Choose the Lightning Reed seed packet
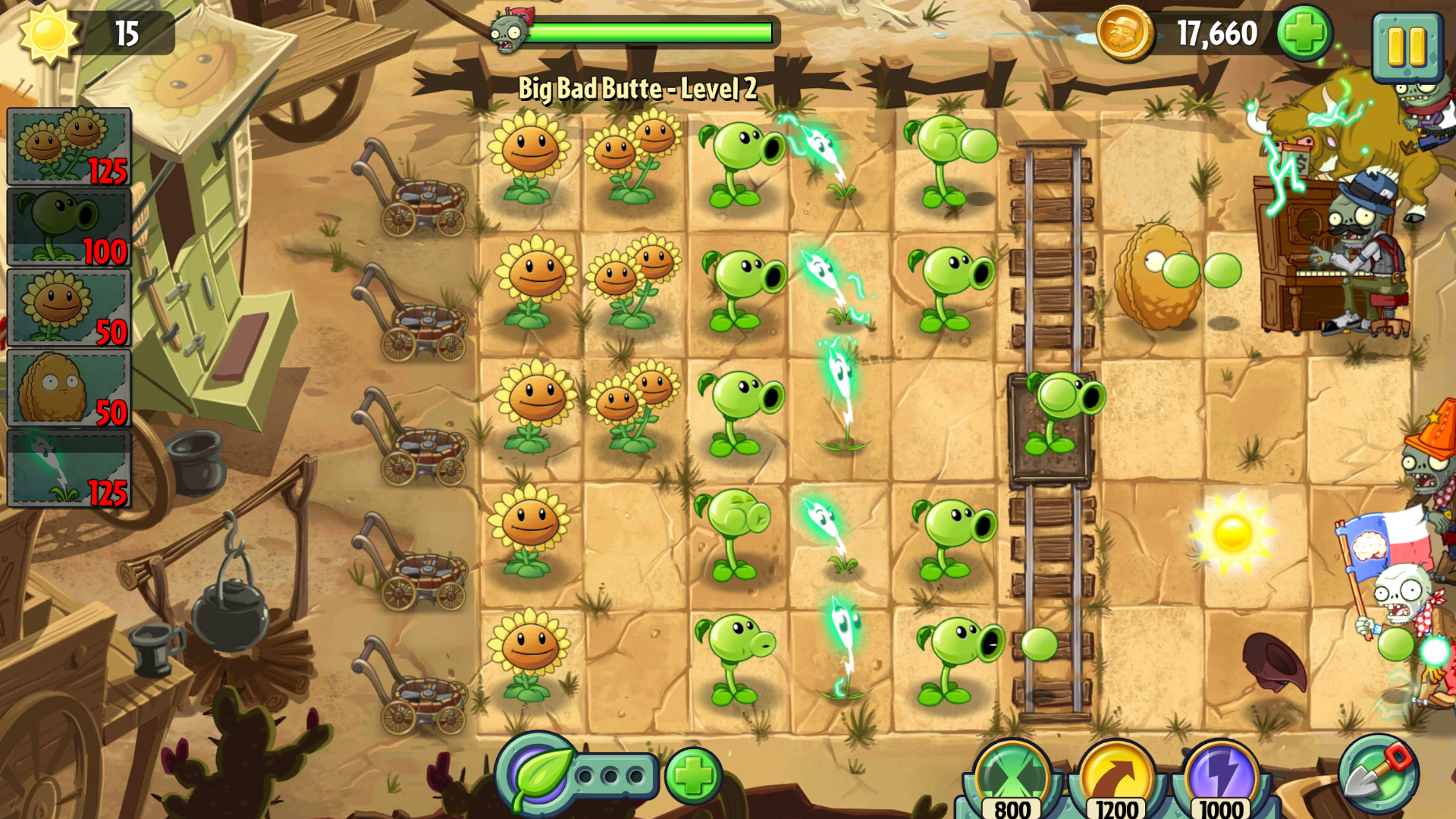1456x819 pixels. point(69,469)
